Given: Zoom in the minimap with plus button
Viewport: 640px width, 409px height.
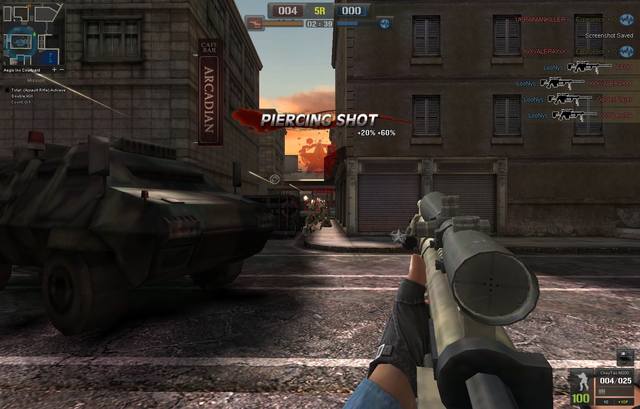Looking at the screenshot, I should coord(53,70).
